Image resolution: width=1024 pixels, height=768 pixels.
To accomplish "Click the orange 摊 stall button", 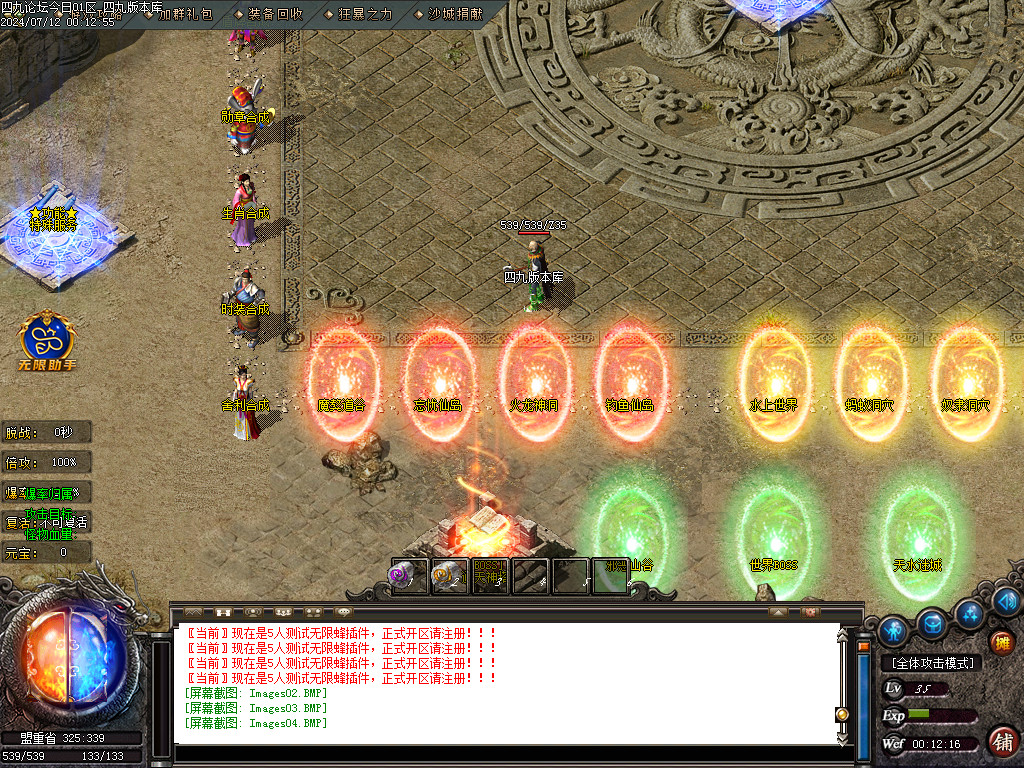I will click(1001, 642).
